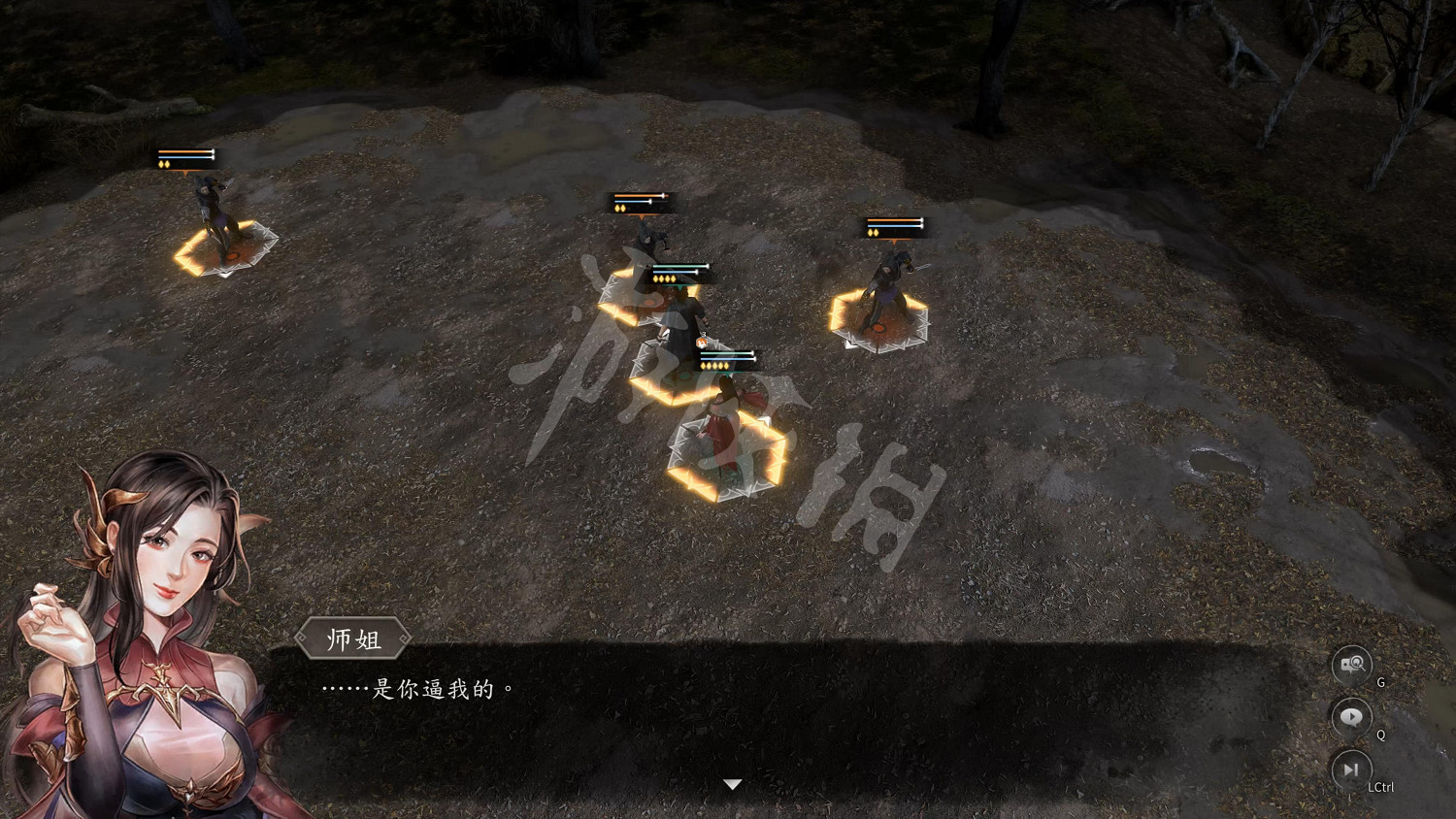This screenshot has width=1456, height=819.
Task: Toggle auto-advance by pressing the Q bubble
Action: pyautogui.click(x=1351, y=717)
